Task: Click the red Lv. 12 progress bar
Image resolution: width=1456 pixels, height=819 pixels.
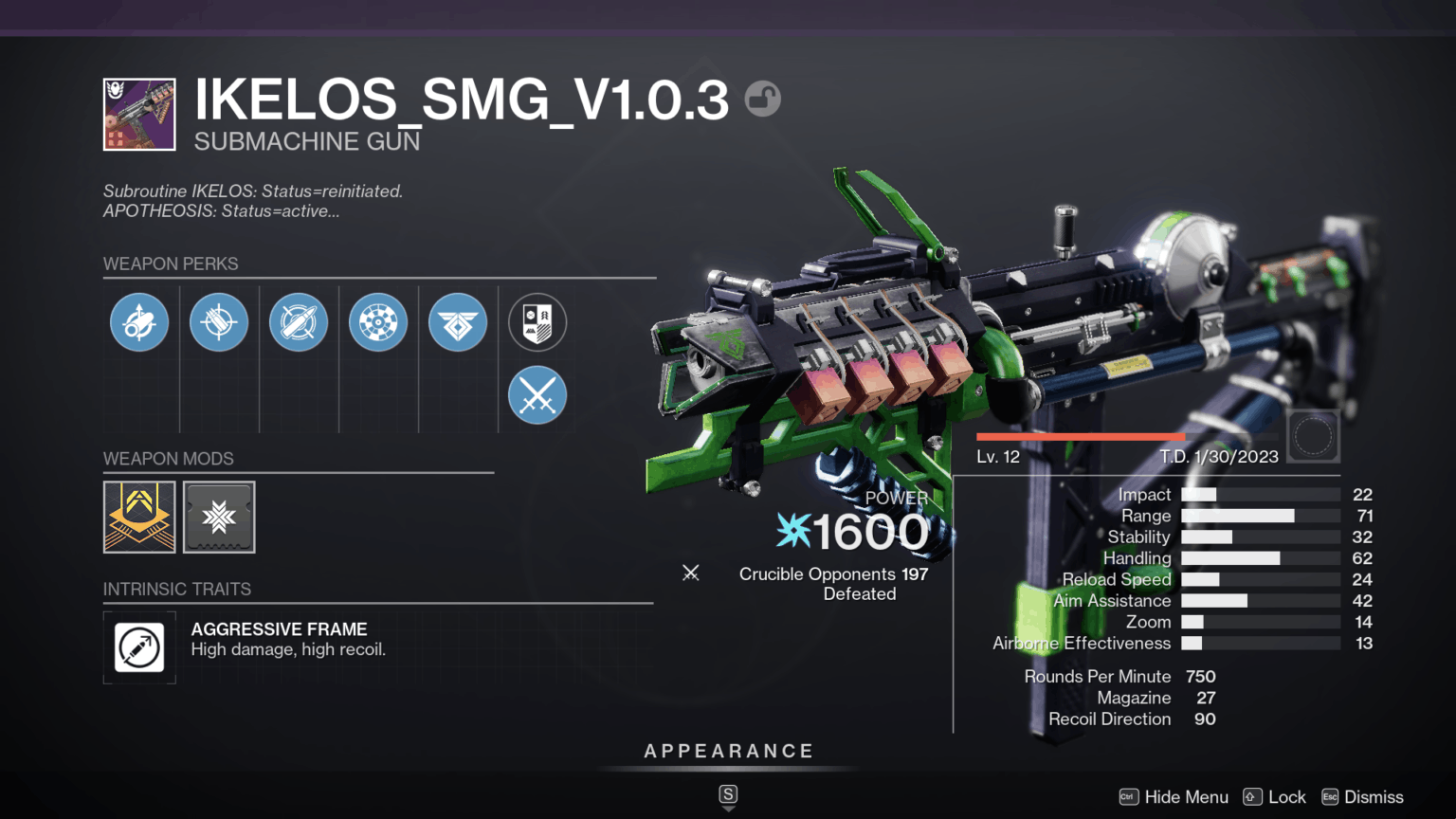Action: pyautogui.click(x=1081, y=434)
